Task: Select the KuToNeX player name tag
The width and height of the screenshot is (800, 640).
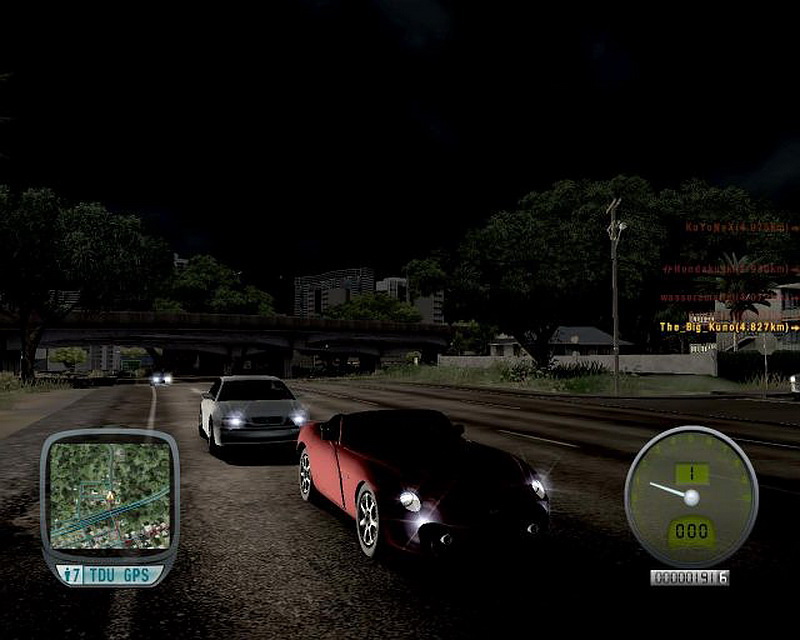Action: tap(740, 228)
